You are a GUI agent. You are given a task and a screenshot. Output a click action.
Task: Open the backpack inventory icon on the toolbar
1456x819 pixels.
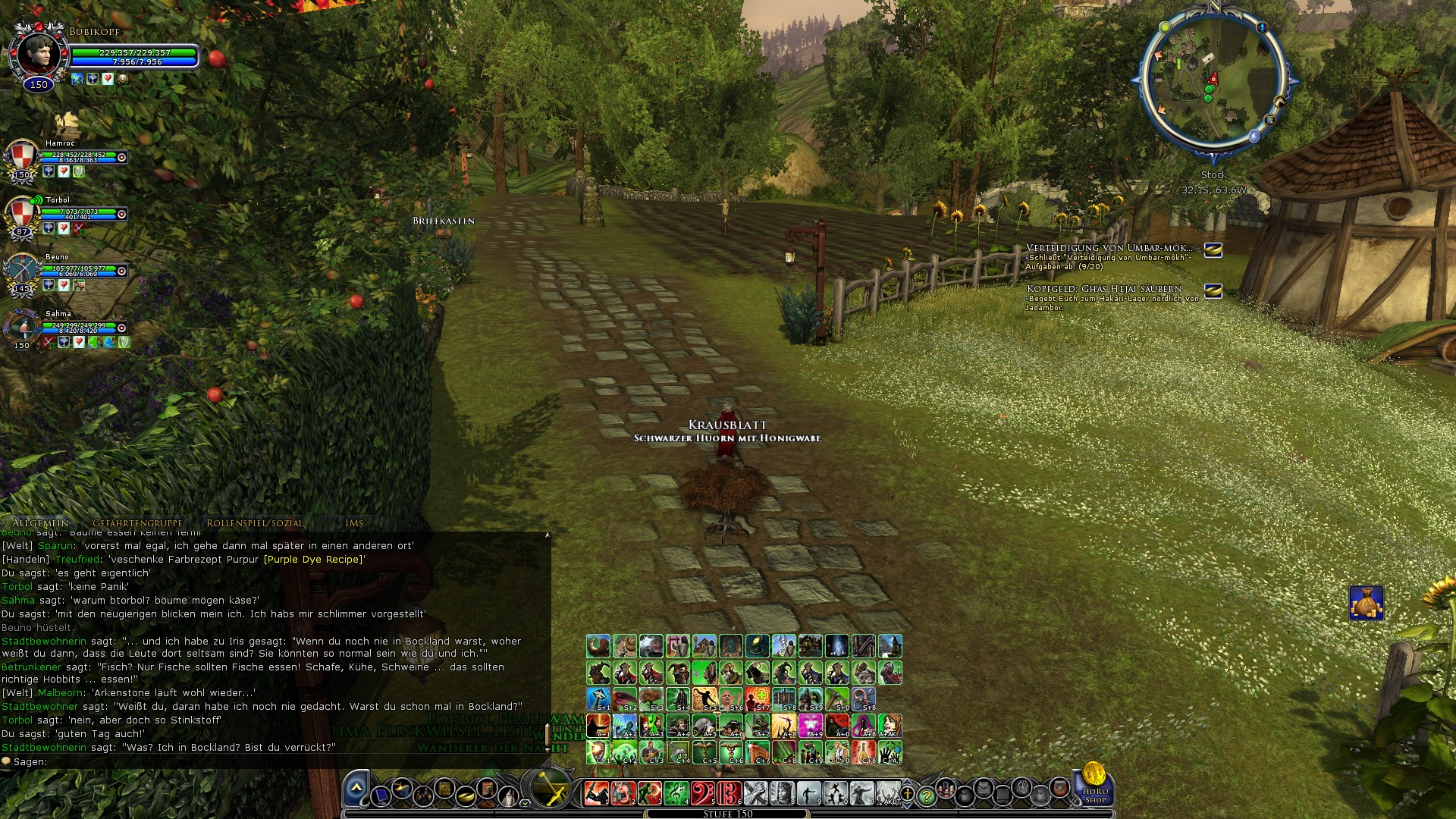[x=965, y=794]
